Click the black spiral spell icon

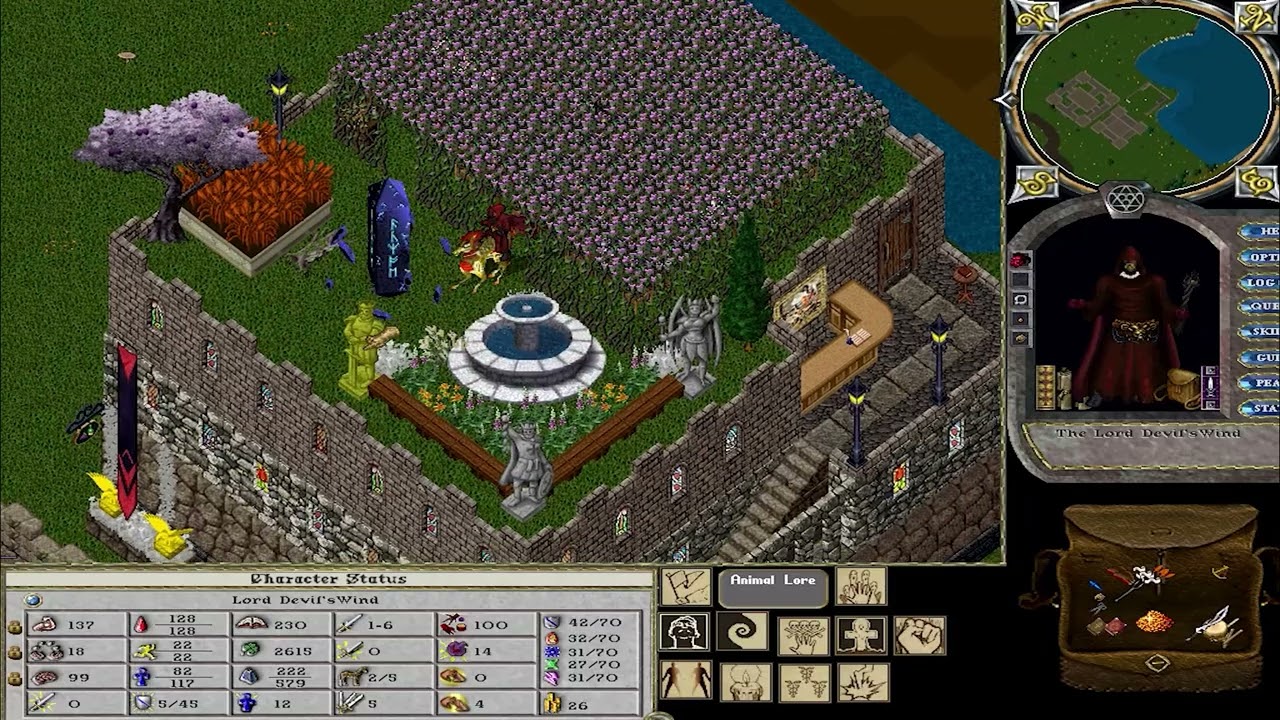[742, 630]
